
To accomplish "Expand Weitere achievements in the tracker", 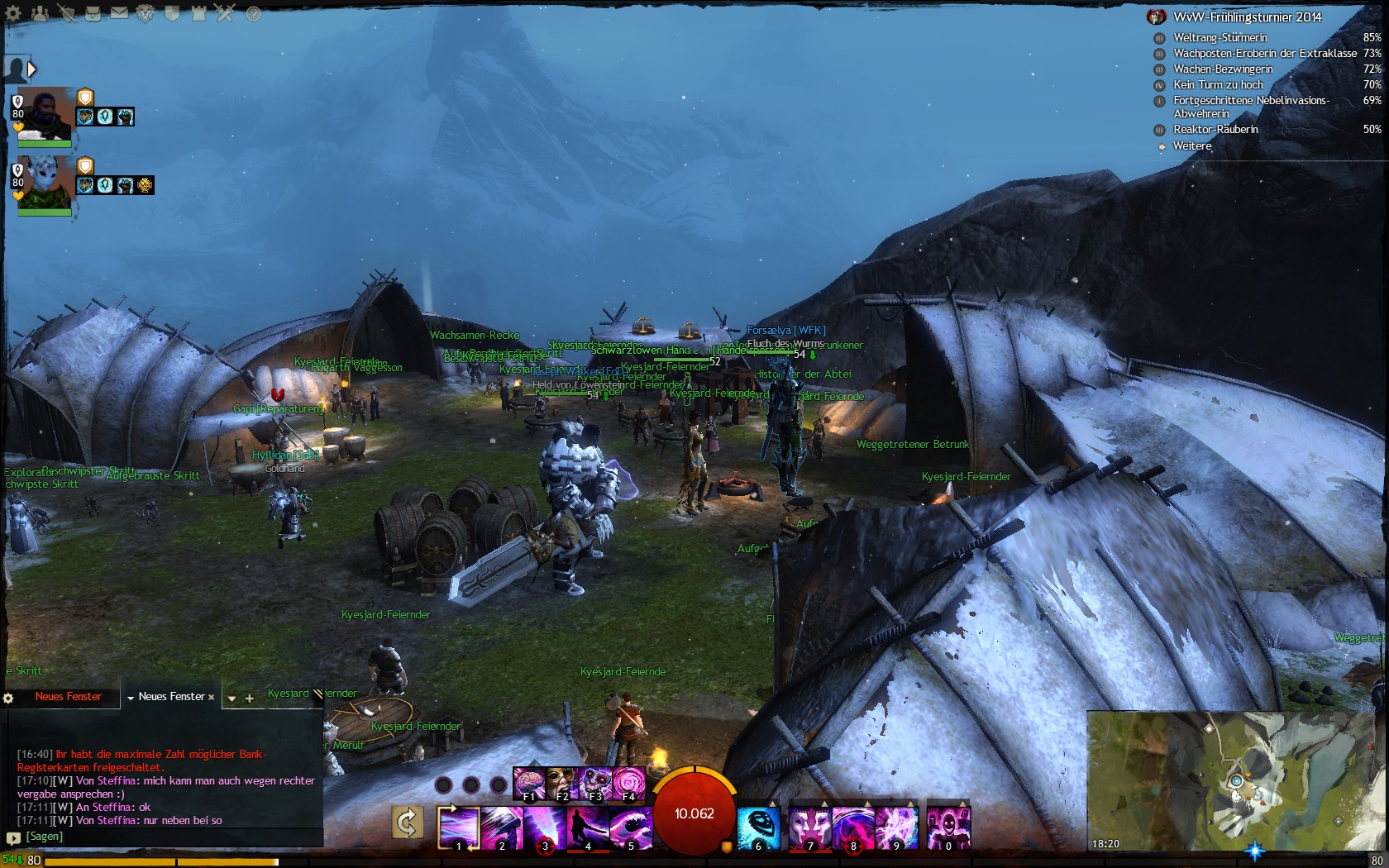I will click(1192, 145).
